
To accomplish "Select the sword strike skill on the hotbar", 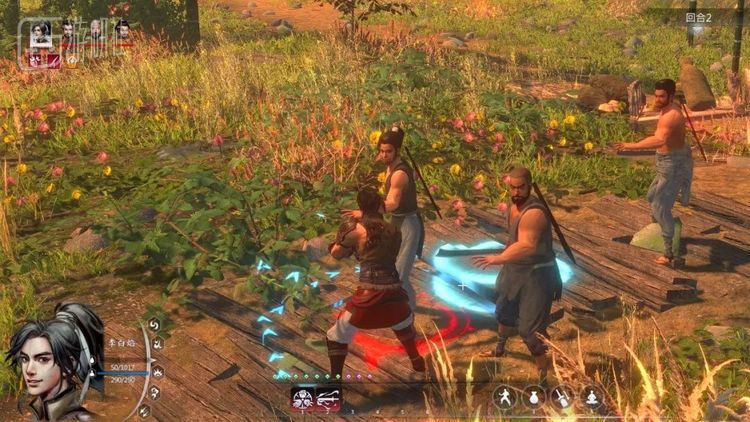I will tap(327, 400).
